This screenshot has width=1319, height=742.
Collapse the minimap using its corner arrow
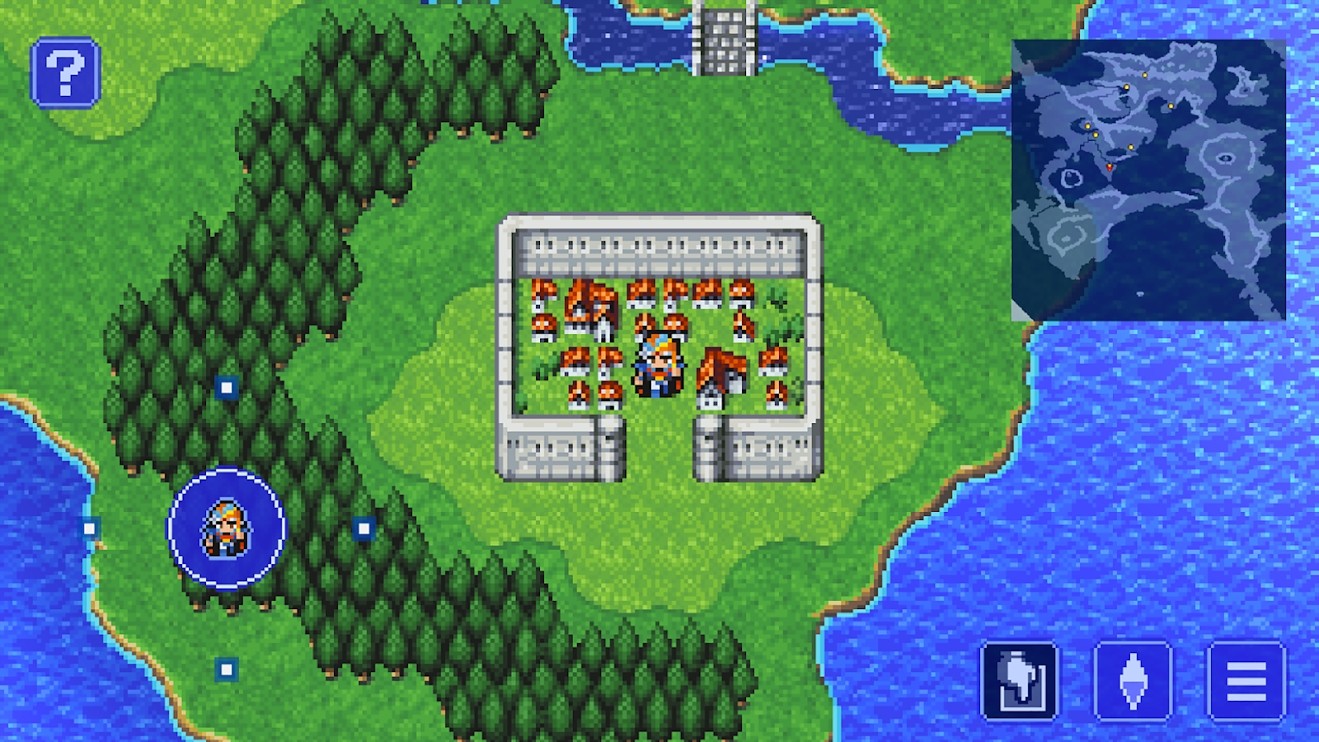click(x=1019, y=312)
